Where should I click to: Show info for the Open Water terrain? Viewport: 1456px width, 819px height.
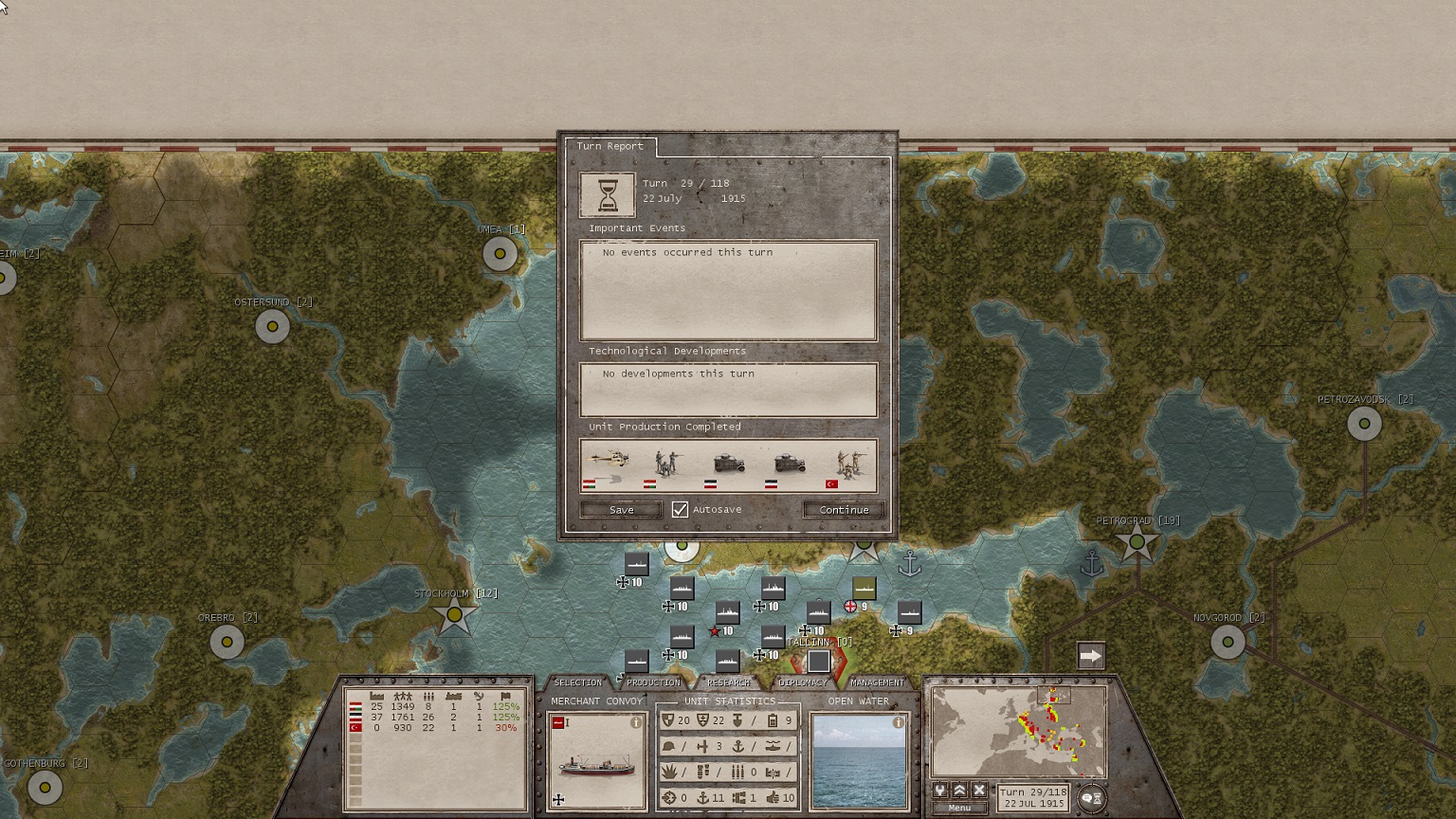[898, 722]
